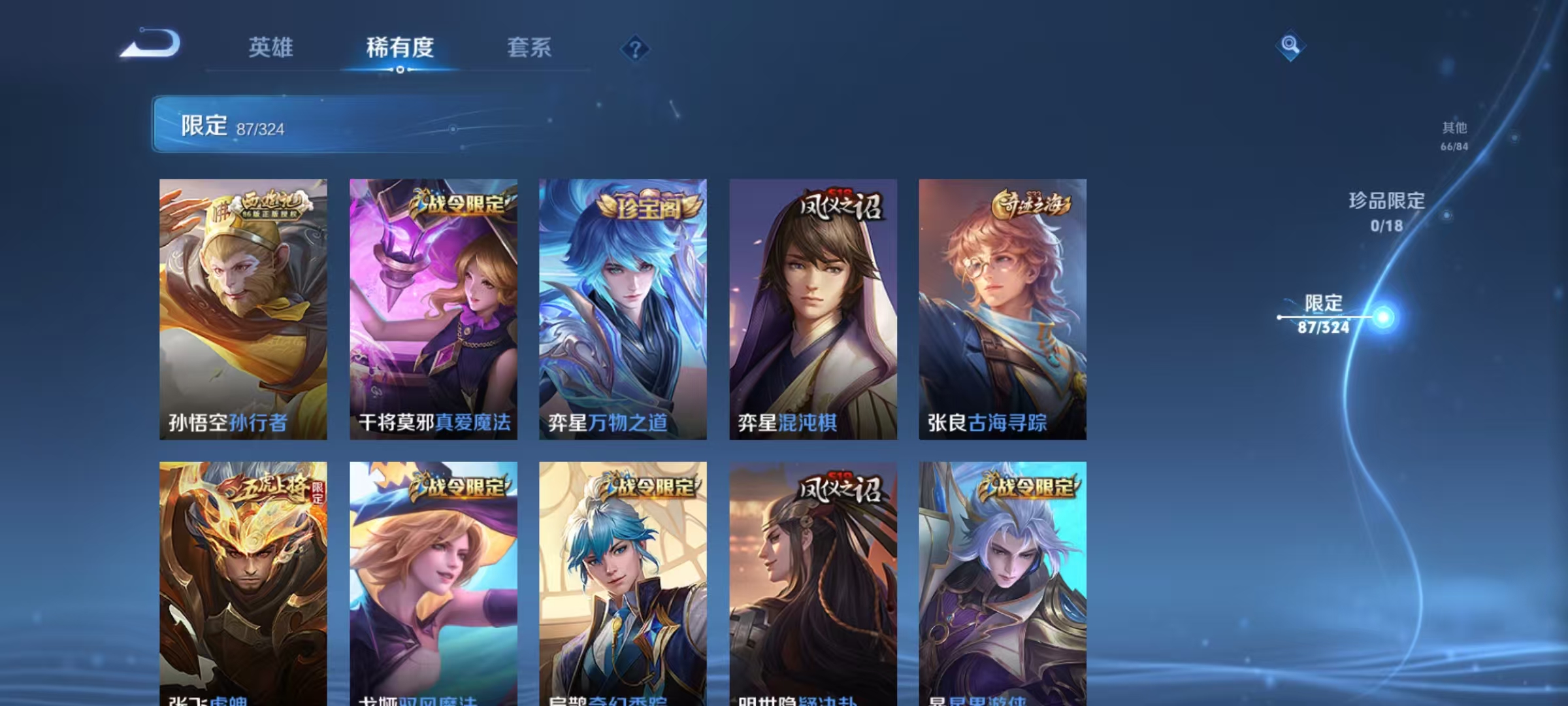This screenshot has width=1568, height=706.
Task: Select the 稀有度 tab
Action: coord(400,48)
